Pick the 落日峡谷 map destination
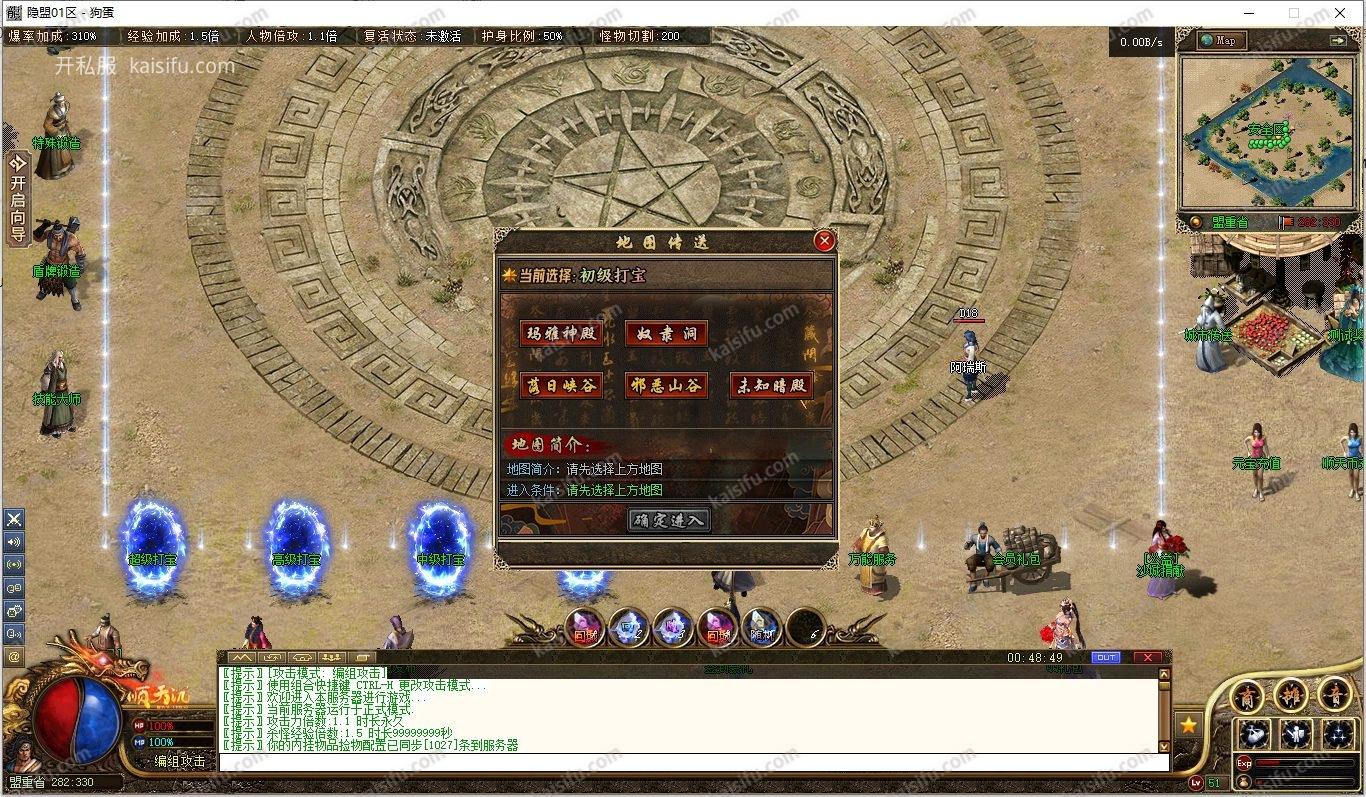 coord(561,386)
